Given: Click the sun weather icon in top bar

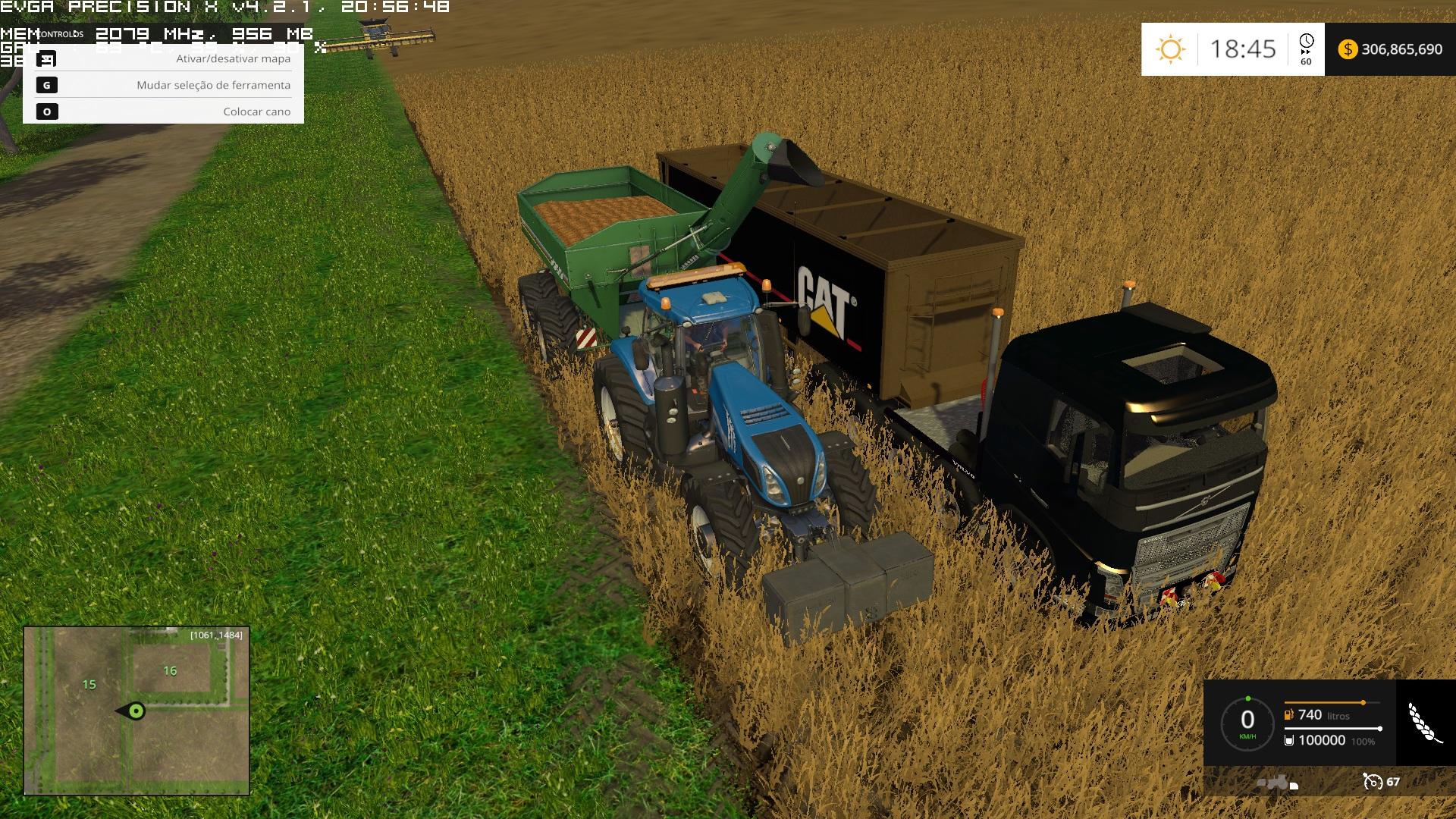Looking at the screenshot, I should click(x=1172, y=49).
